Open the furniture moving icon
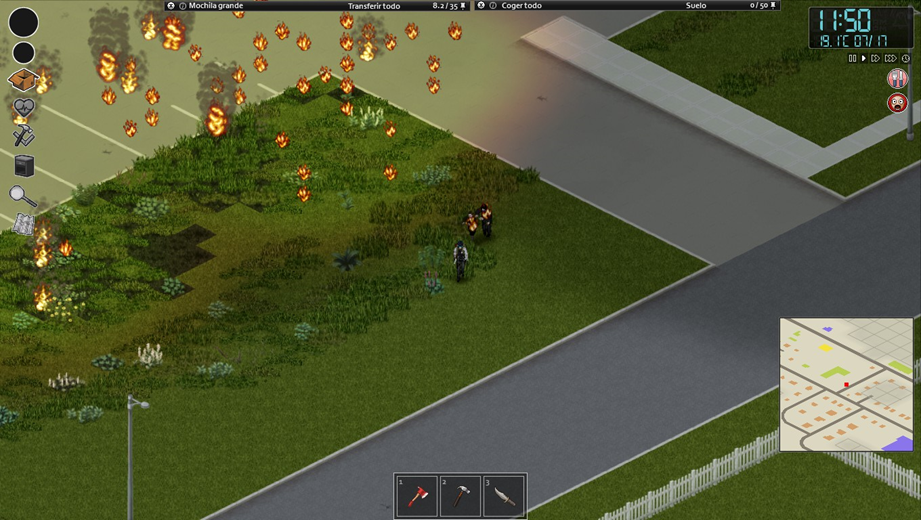The width and height of the screenshot is (921, 520). [23, 166]
